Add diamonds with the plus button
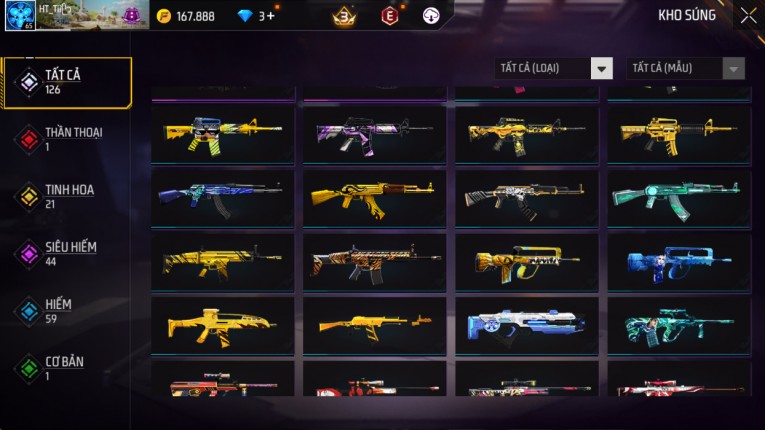This screenshot has height=430, width=765. click(x=271, y=16)
